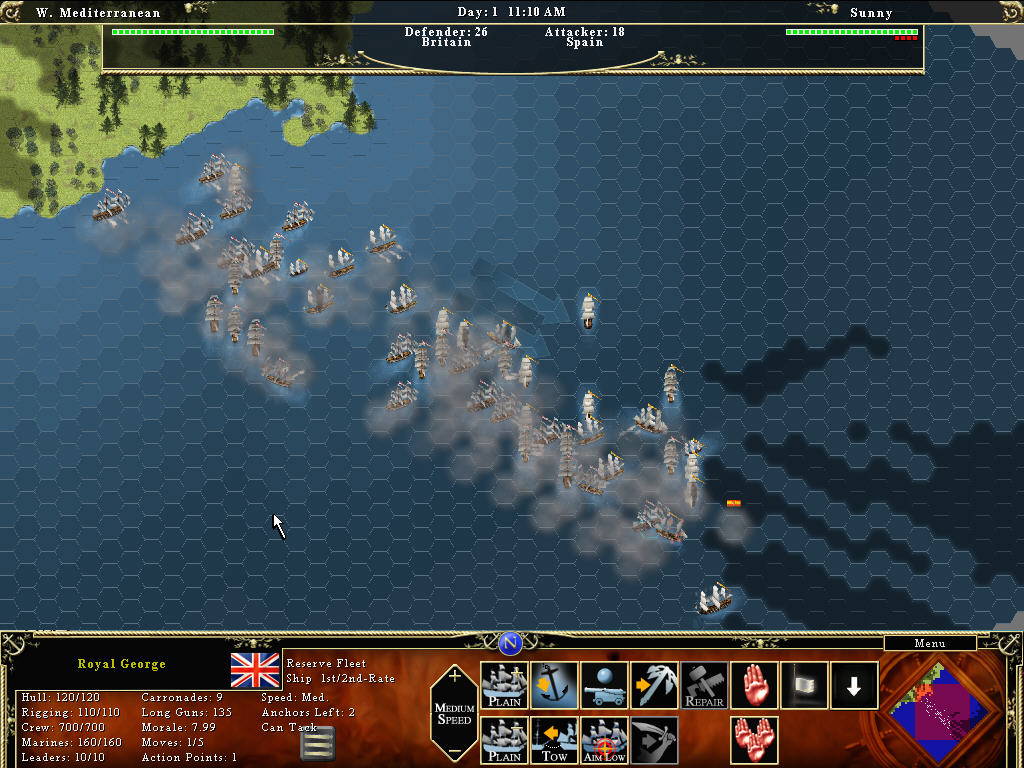Click the single red hand icon
This screenshot has height=768, width=1024.
(755, 686)
